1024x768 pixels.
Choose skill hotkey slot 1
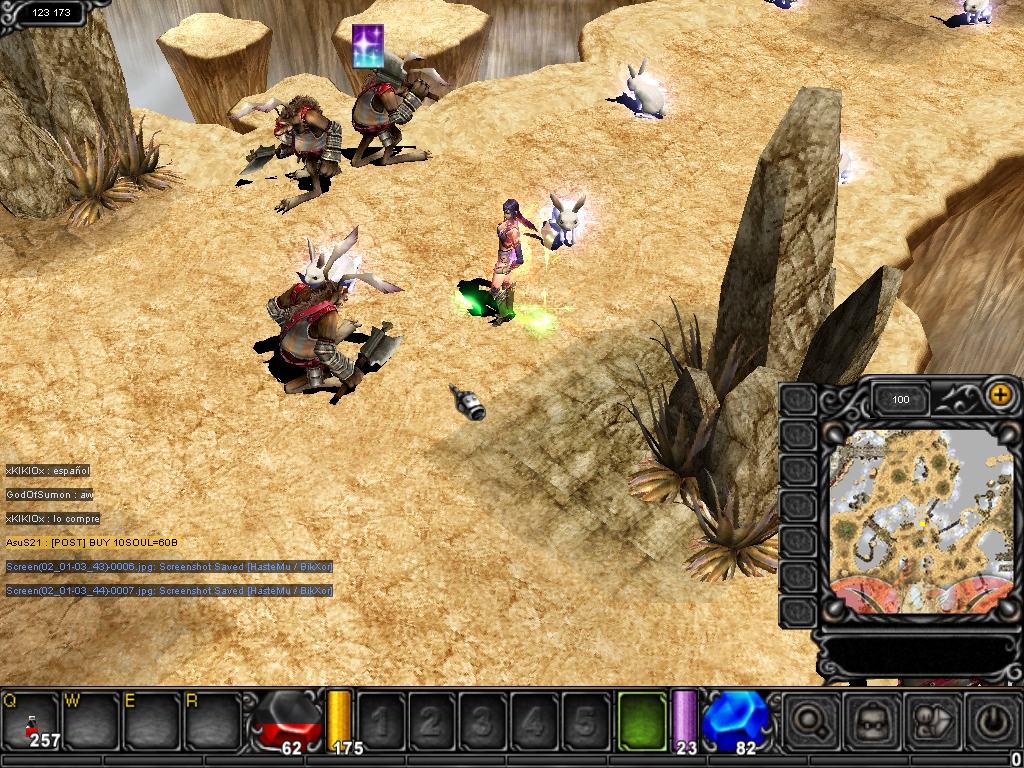coord(381,720)
